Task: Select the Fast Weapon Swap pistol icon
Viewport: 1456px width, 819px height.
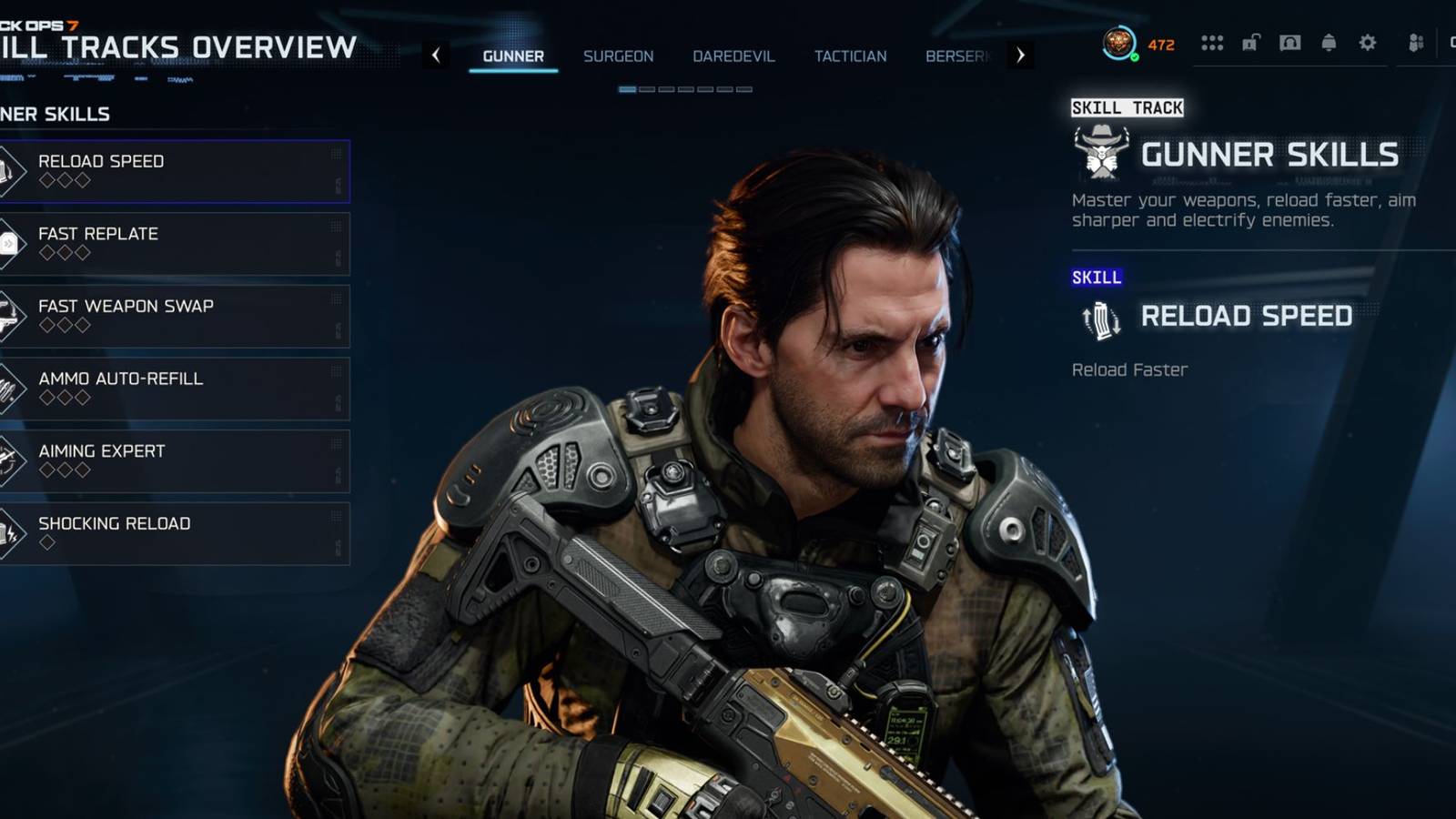Action: 9,316
